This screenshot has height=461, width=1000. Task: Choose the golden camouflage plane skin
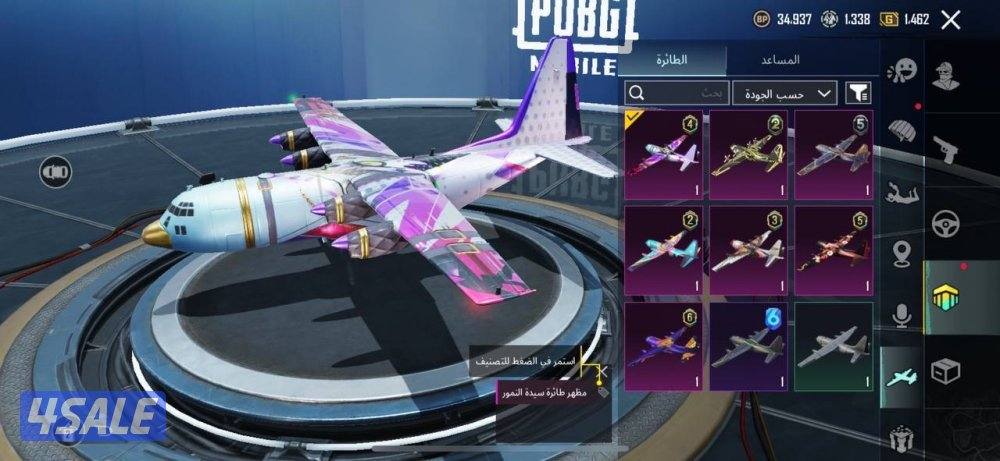(748, 151)
